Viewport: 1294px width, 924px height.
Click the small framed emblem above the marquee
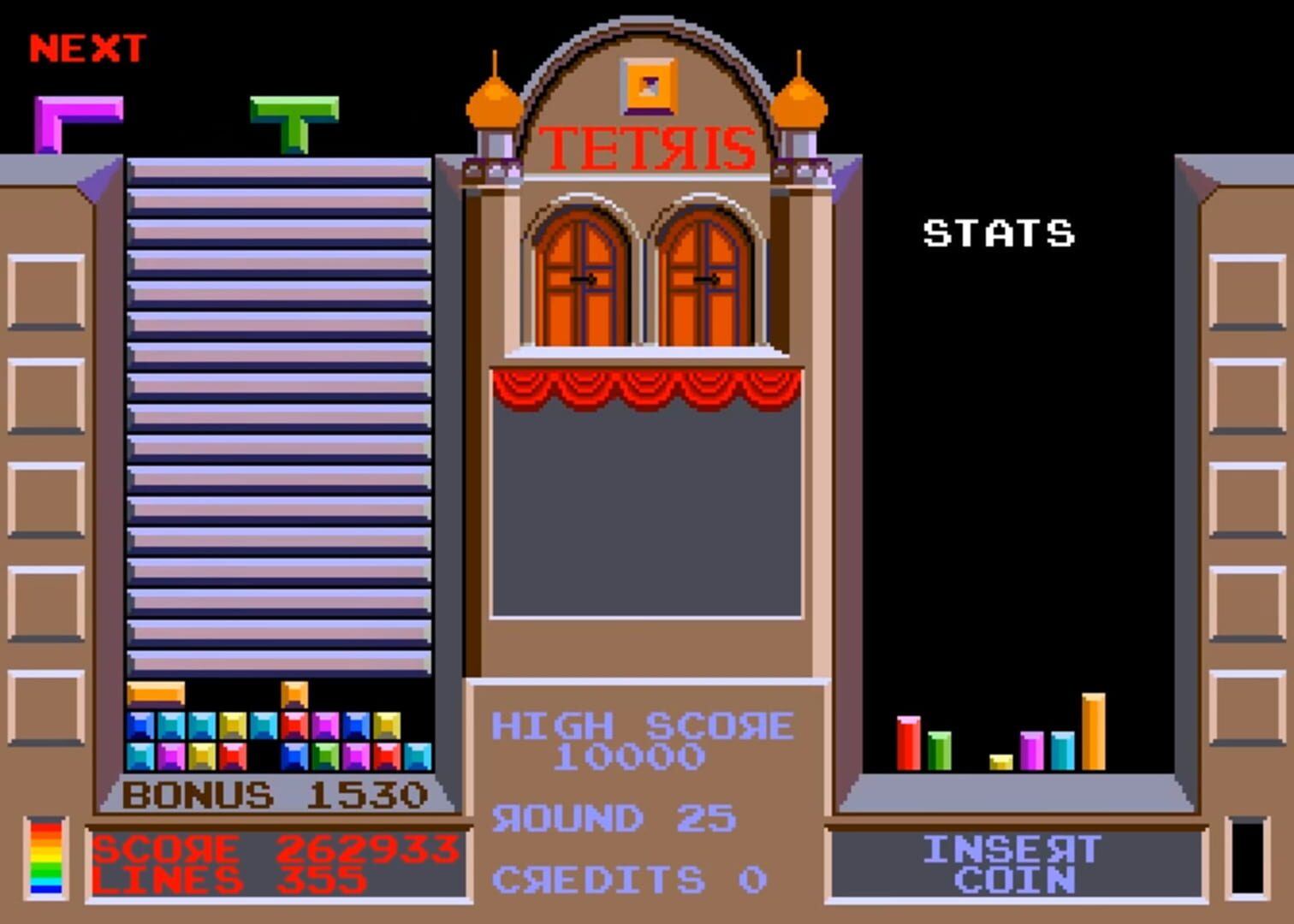point(648,83)
